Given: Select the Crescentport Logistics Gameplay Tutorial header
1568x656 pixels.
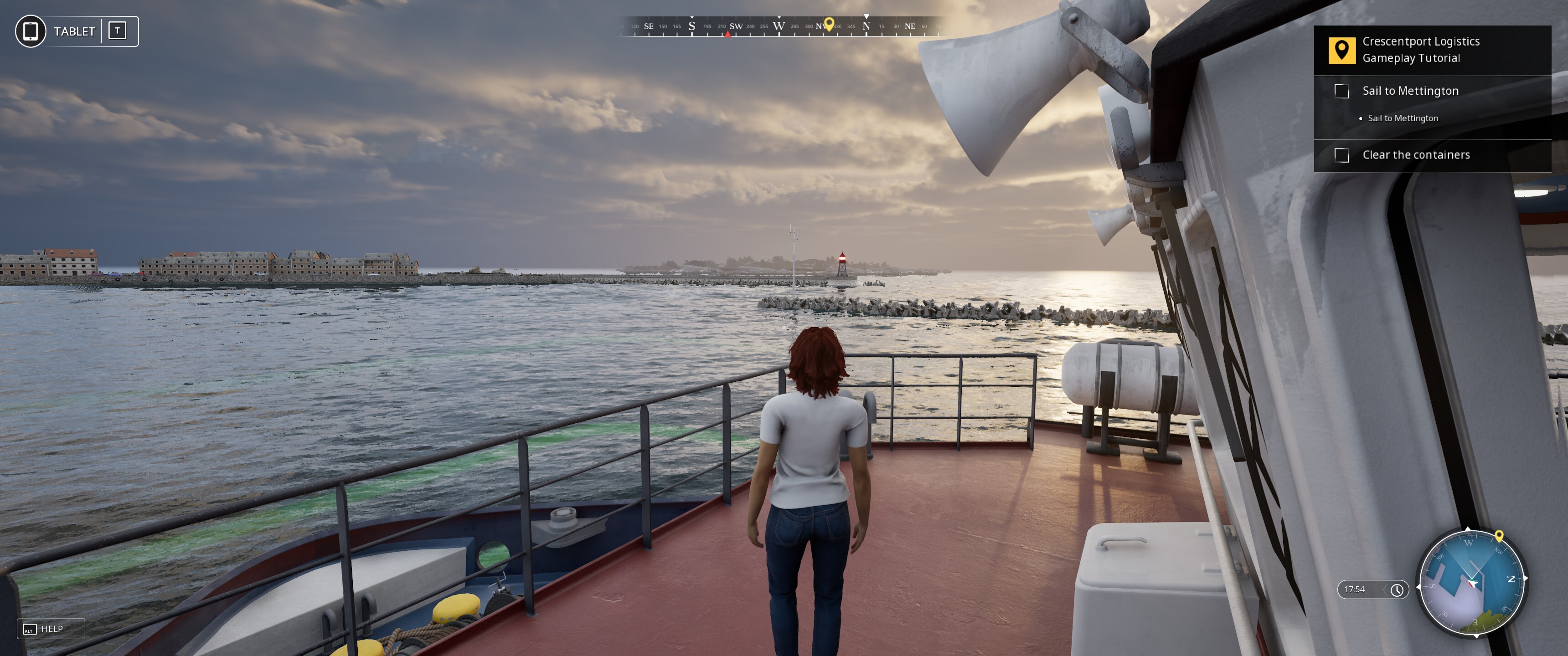Looking at the screenshot, I should (x=1421, y=50).
